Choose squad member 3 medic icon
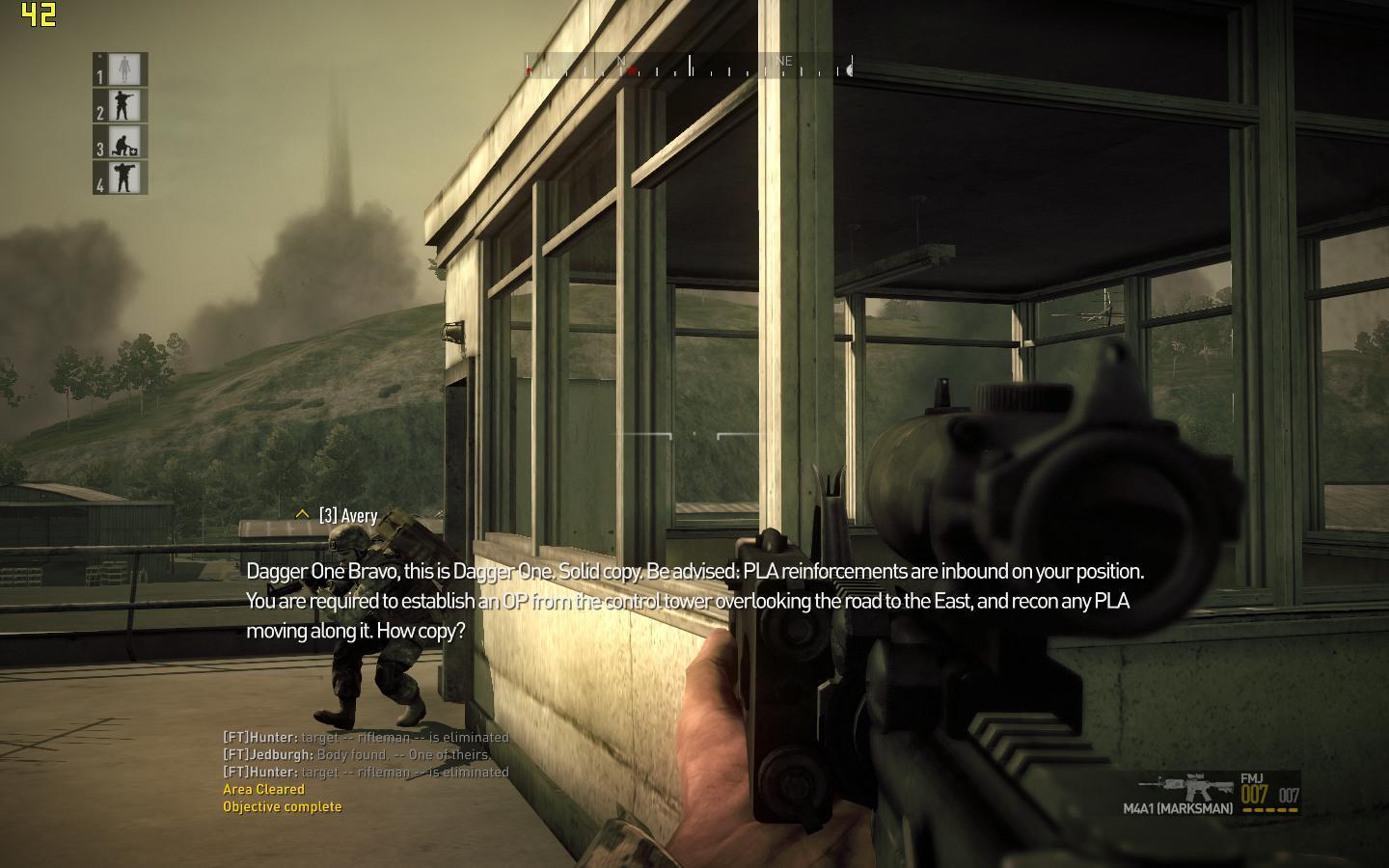 [x=125, y=143]
